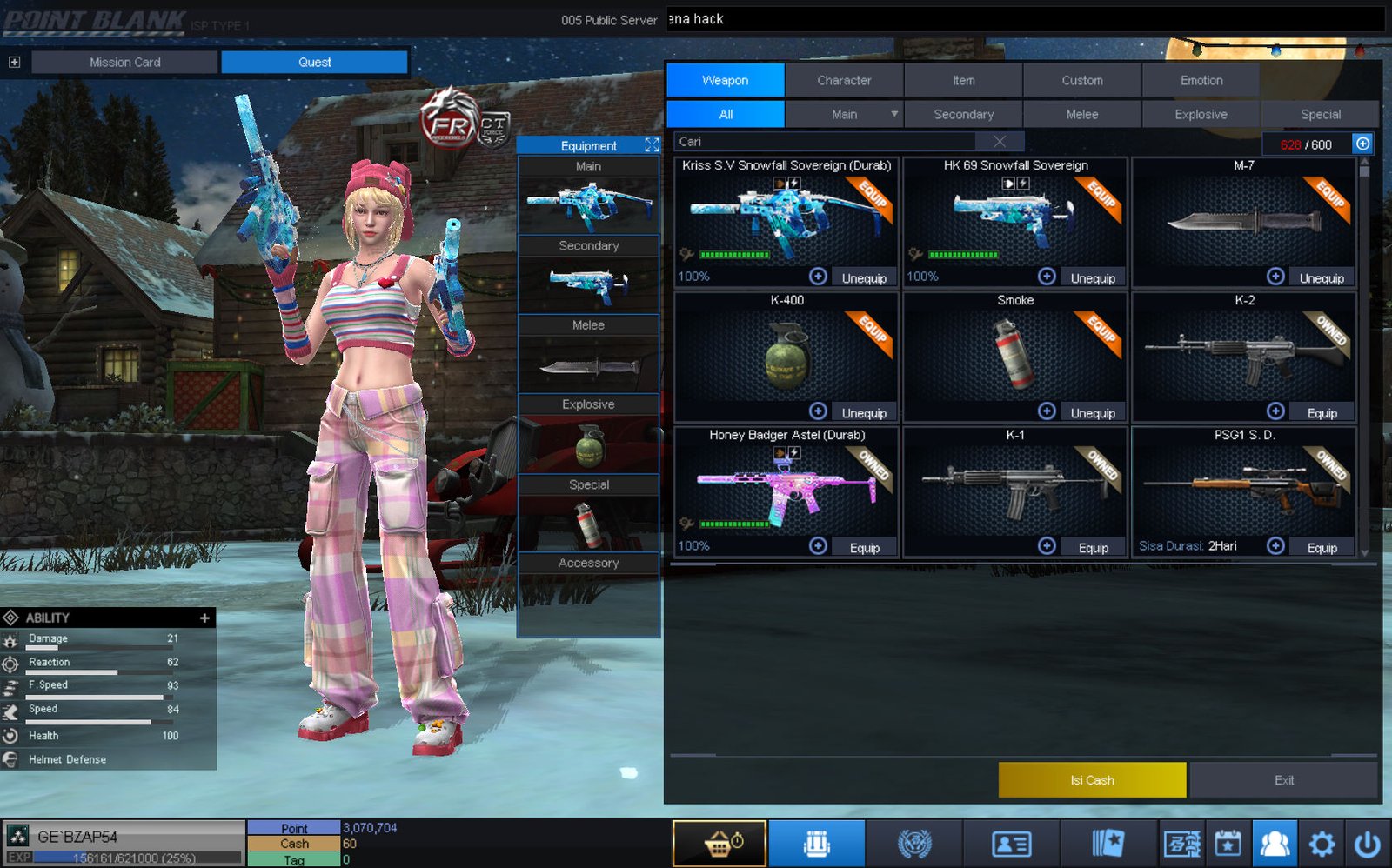Open the Item tab
The width and height of the screenshot is (1392, 868).
(x=963, y=80)
